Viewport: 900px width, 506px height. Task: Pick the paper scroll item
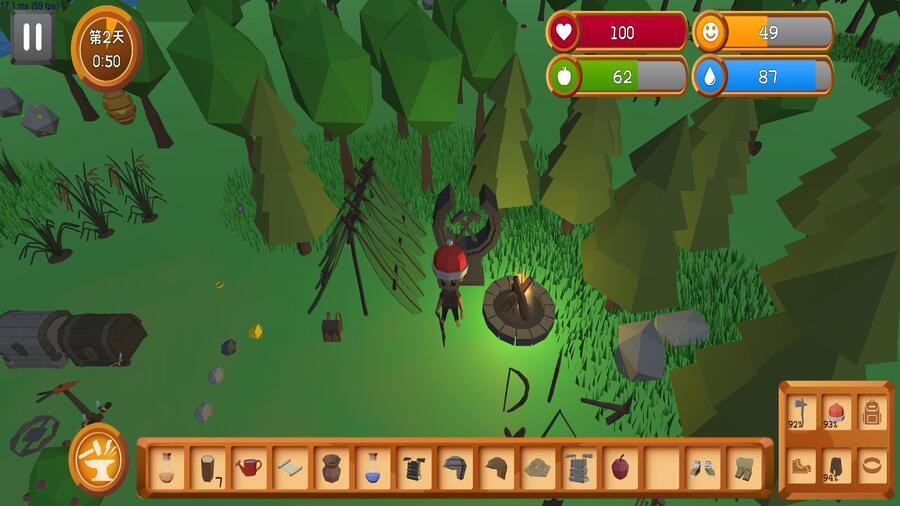[x=290, y=467]
